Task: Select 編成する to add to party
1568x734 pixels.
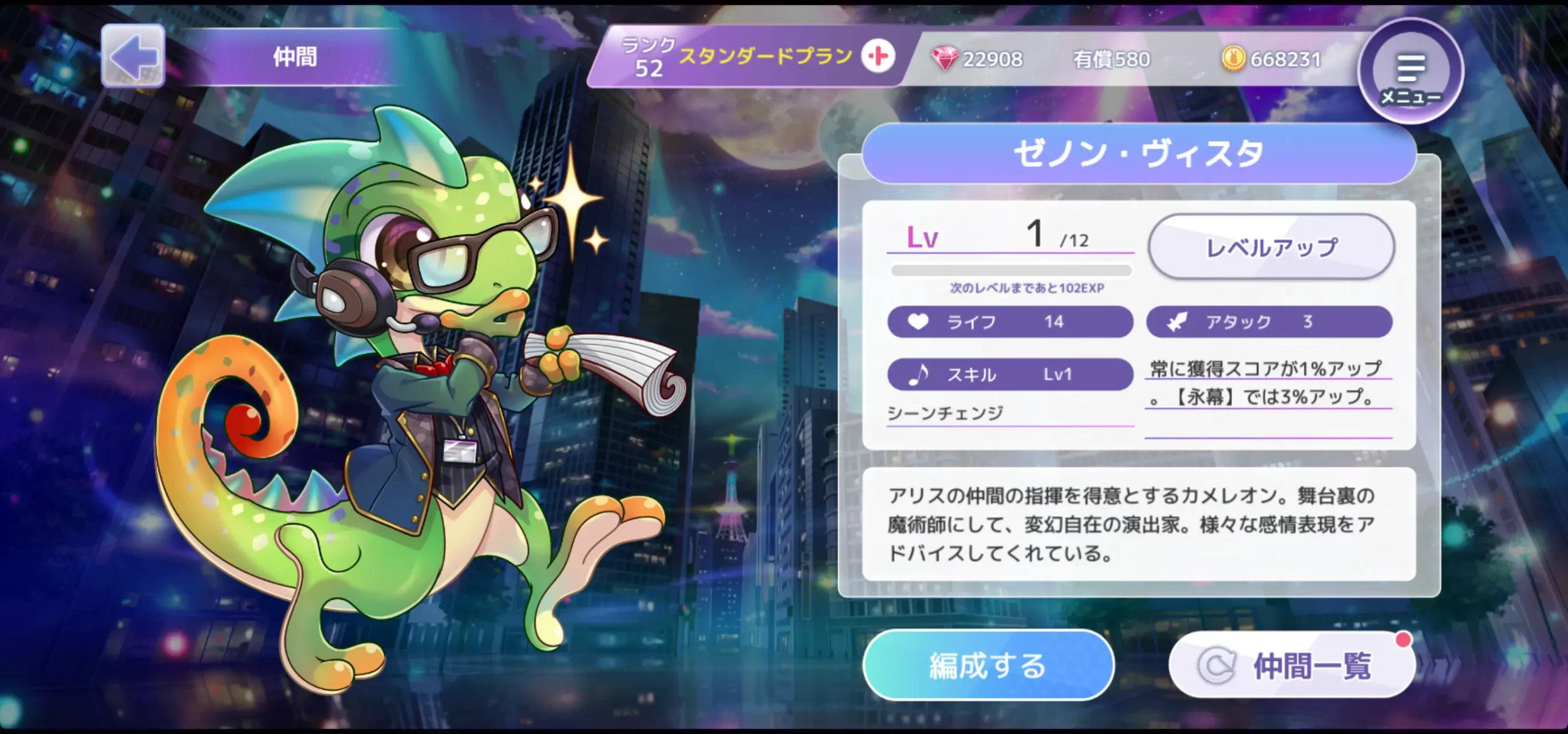Action: click(988, 665)
